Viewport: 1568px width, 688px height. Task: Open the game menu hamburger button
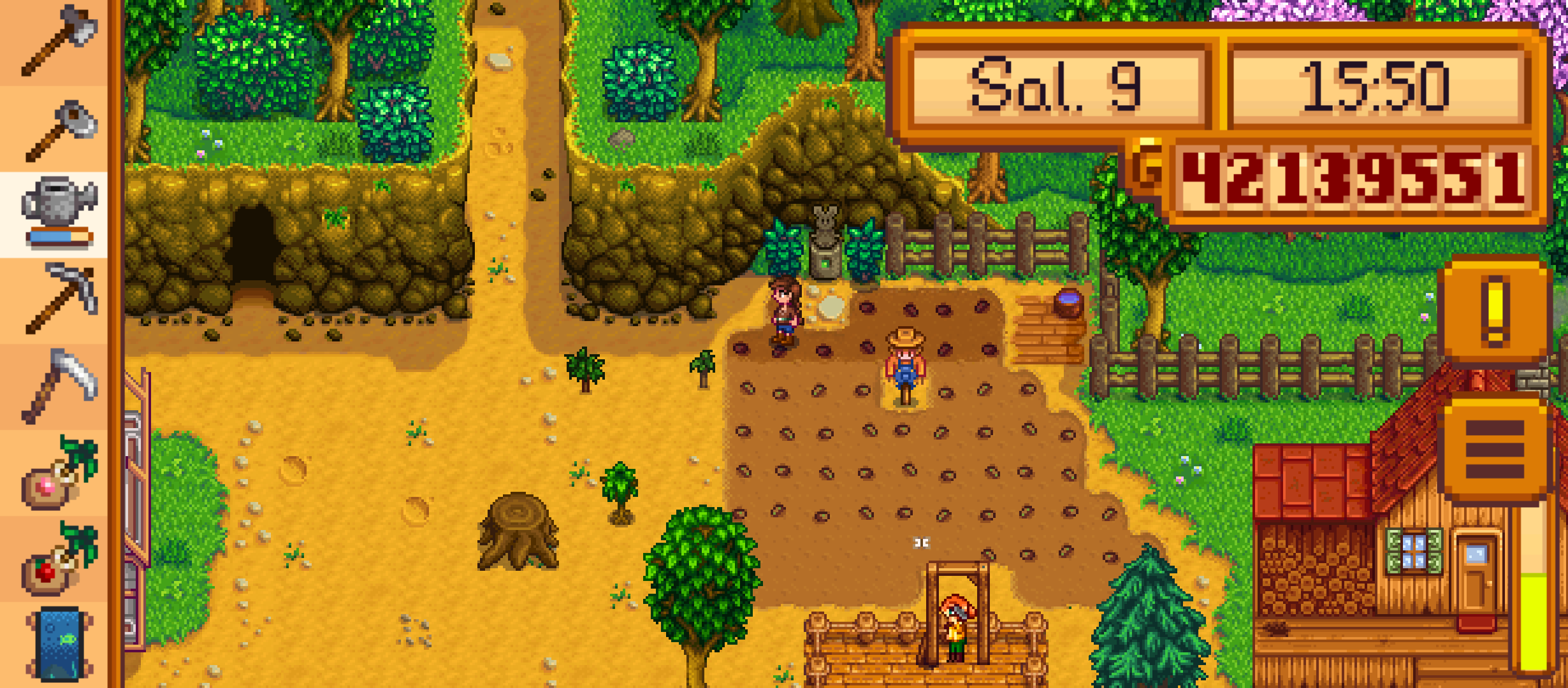pos(1495,449)
